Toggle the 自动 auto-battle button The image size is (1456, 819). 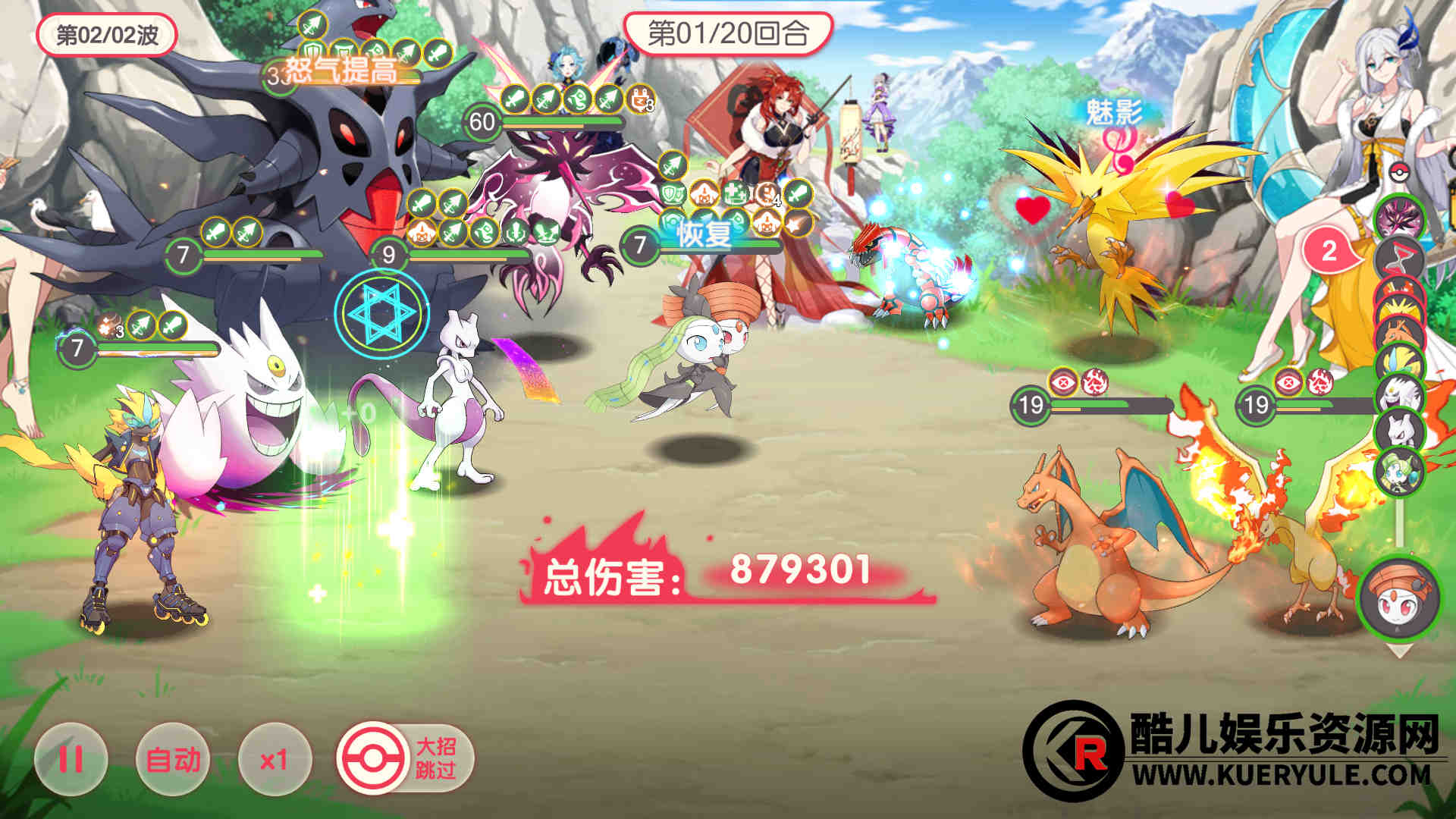(x=173, y=758)
